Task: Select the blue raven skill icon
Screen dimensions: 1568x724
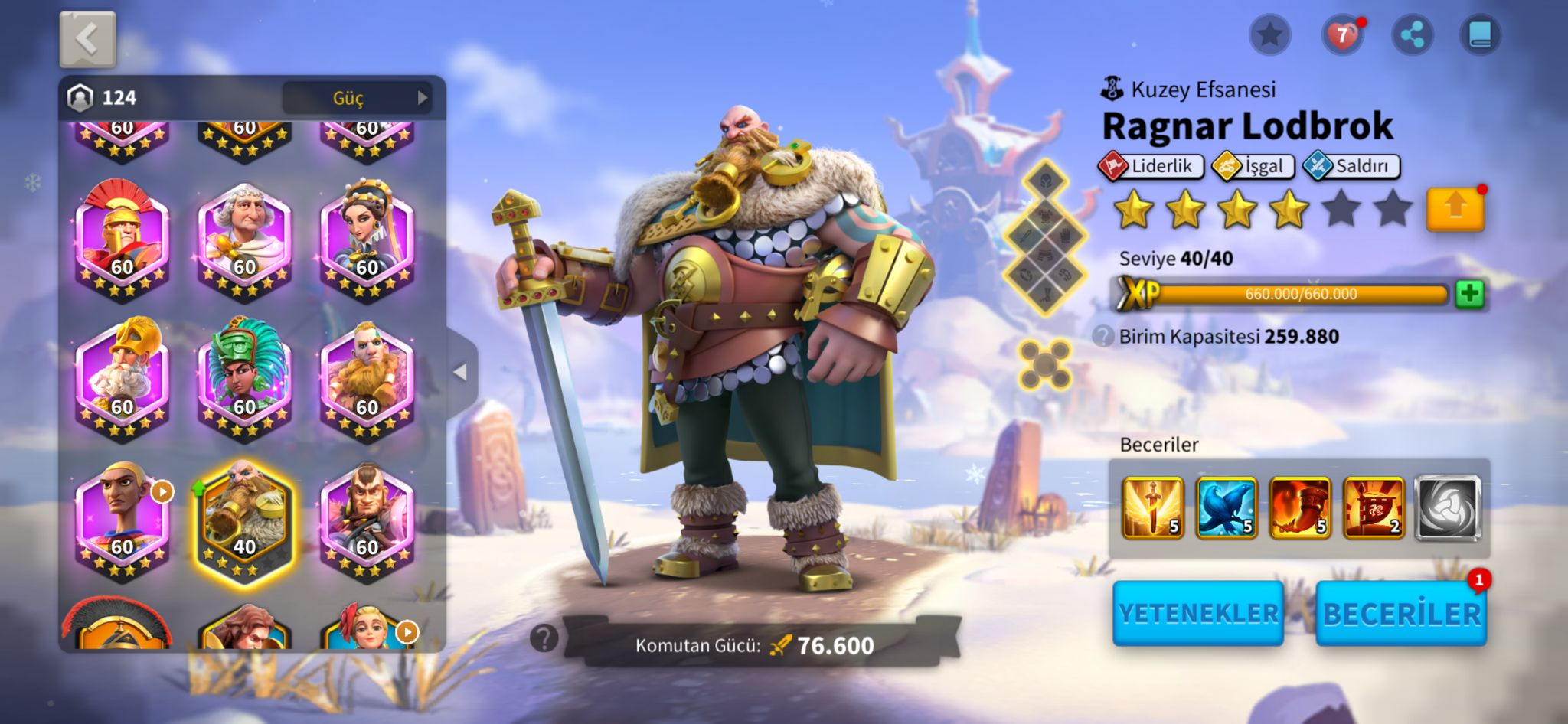Action: 1226,507
